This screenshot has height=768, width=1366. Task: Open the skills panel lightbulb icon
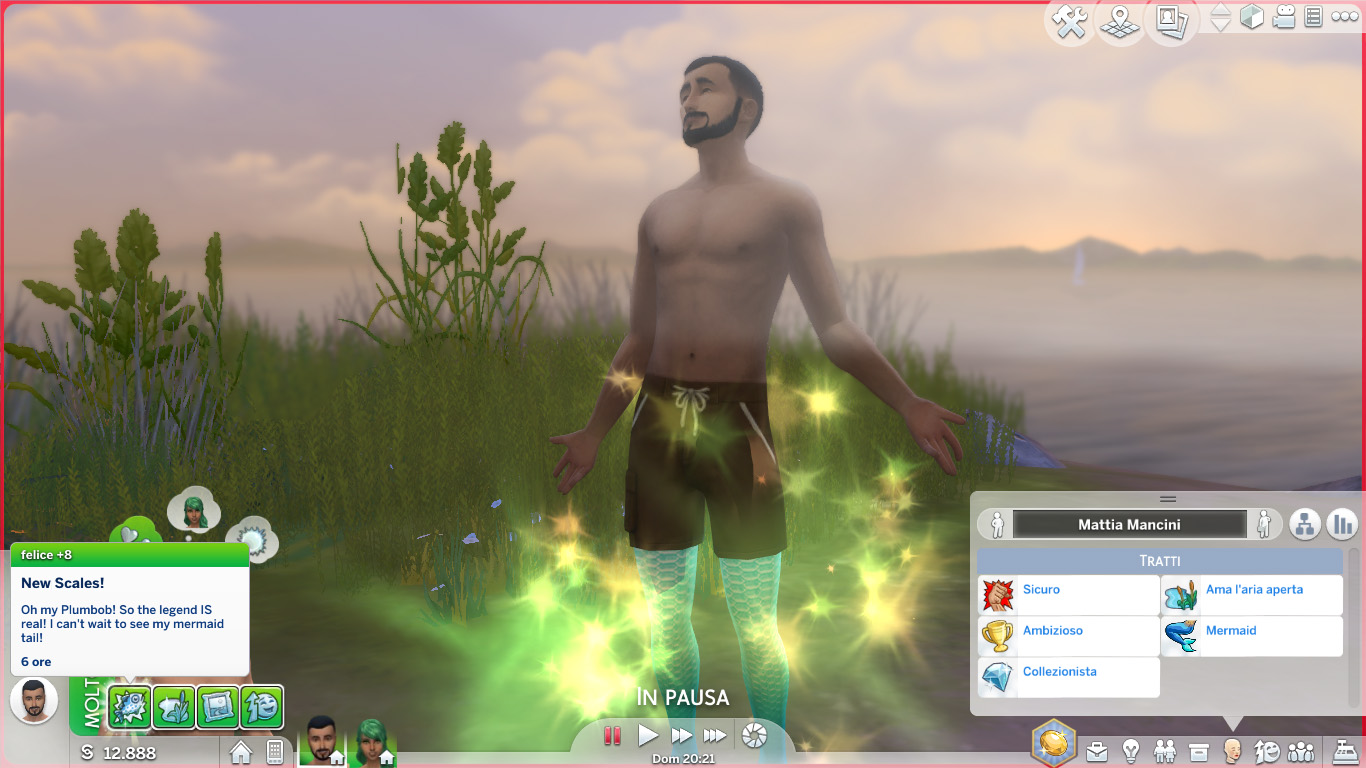1129,751
